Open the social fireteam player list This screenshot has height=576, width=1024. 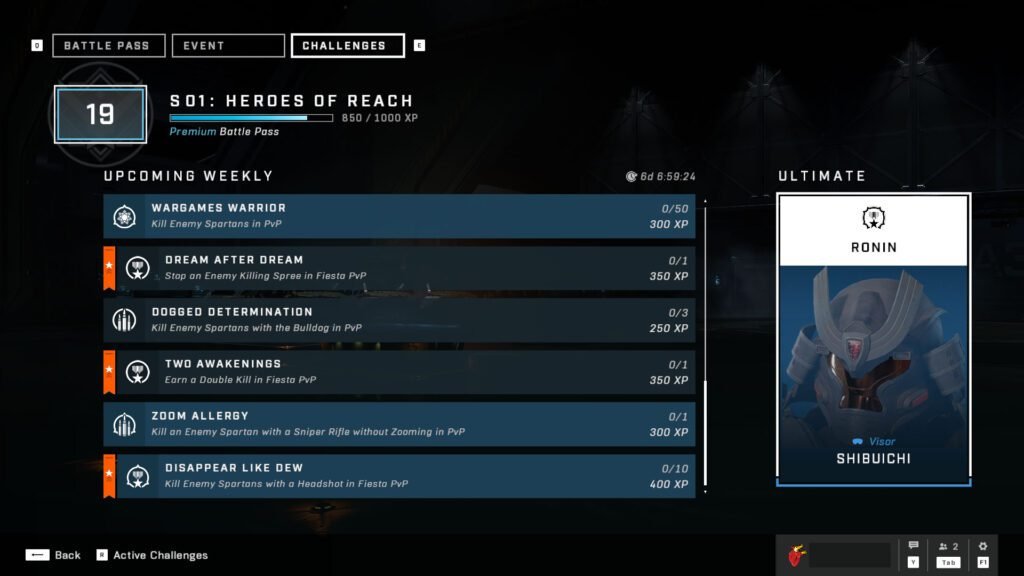948,547
